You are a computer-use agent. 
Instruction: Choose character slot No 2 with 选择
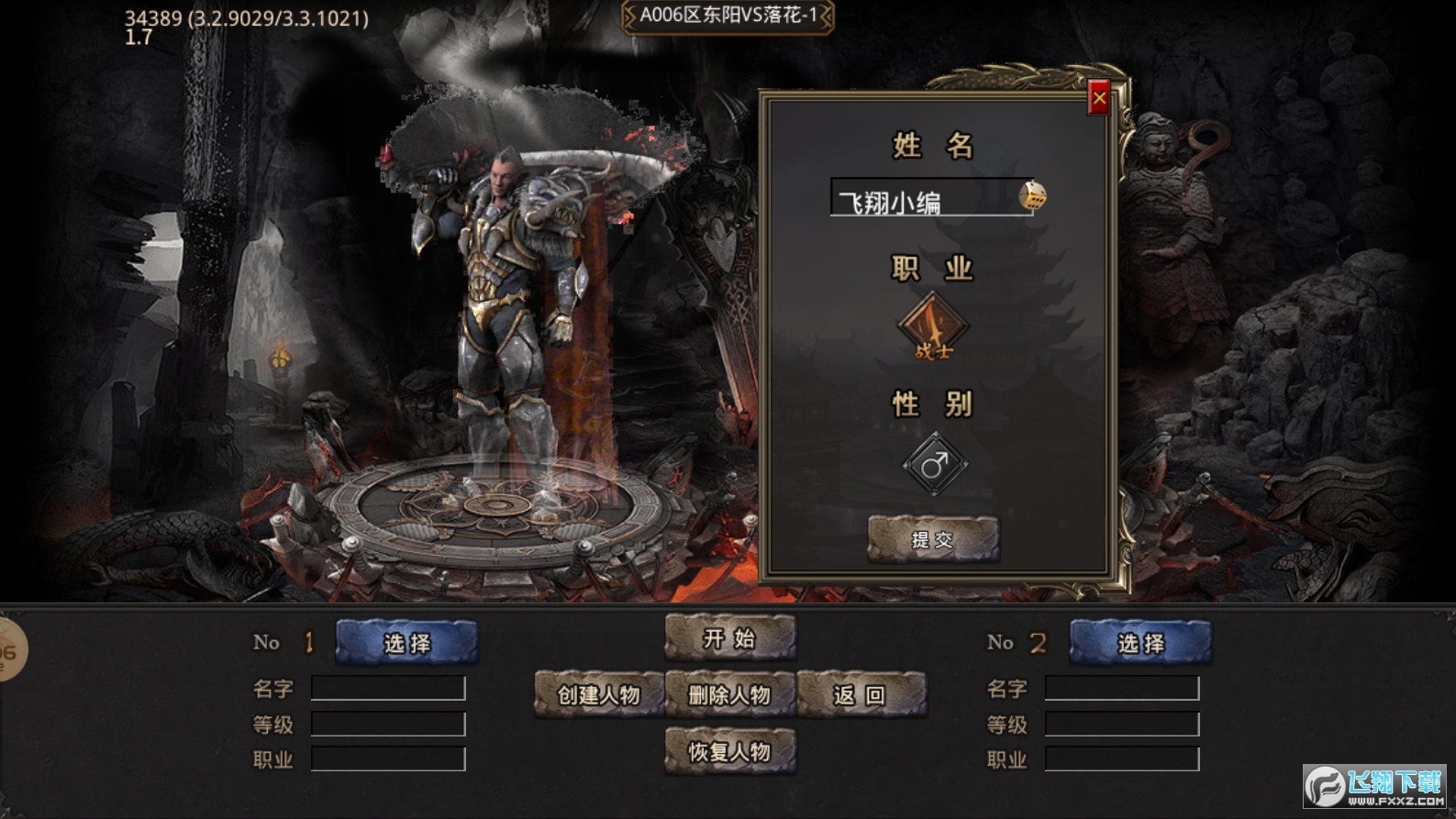pyautogui.click(x=1140, y=643)
